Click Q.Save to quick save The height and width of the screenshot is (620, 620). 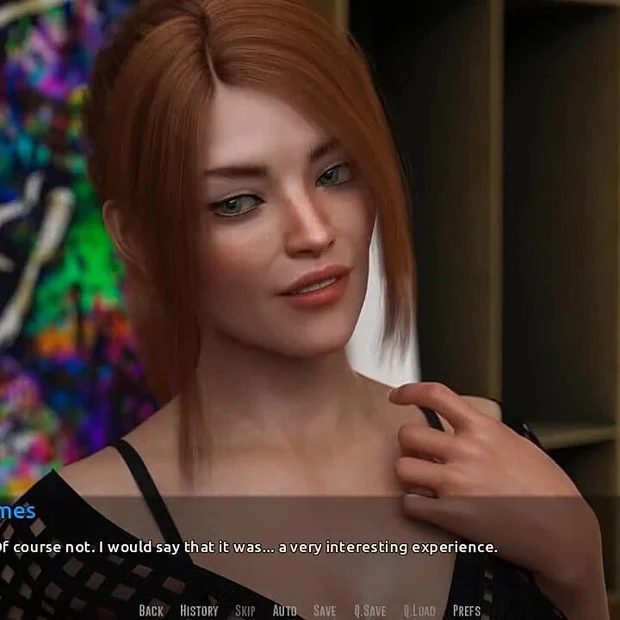pos(370,610)
